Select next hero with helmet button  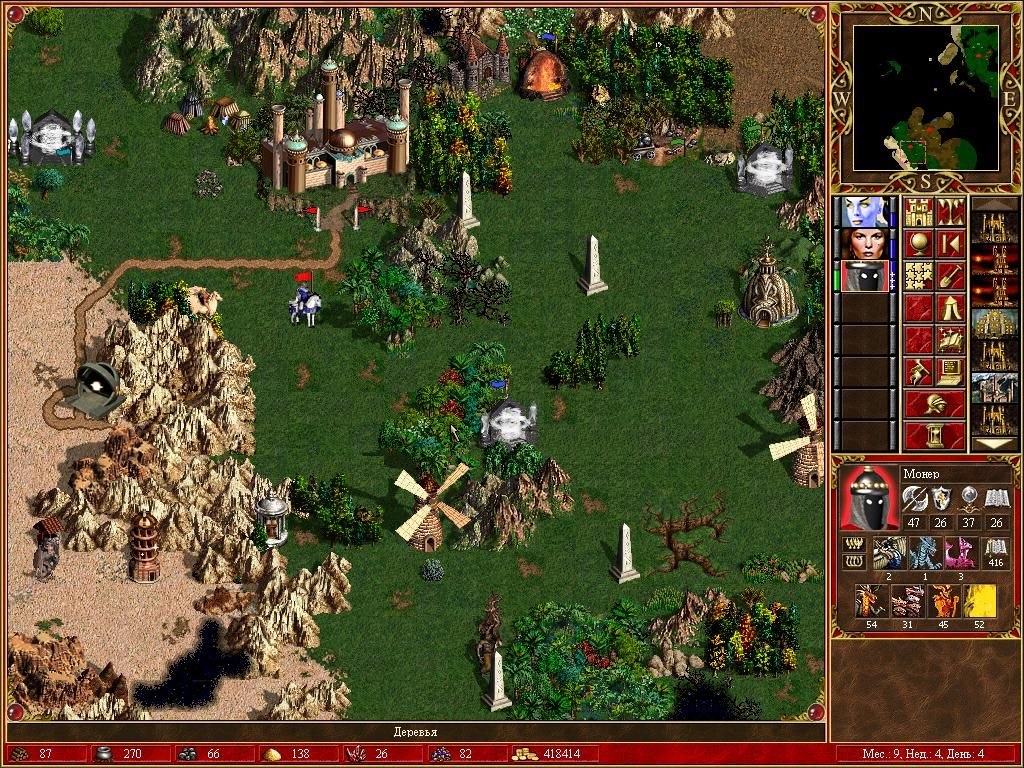pos(934,404)
